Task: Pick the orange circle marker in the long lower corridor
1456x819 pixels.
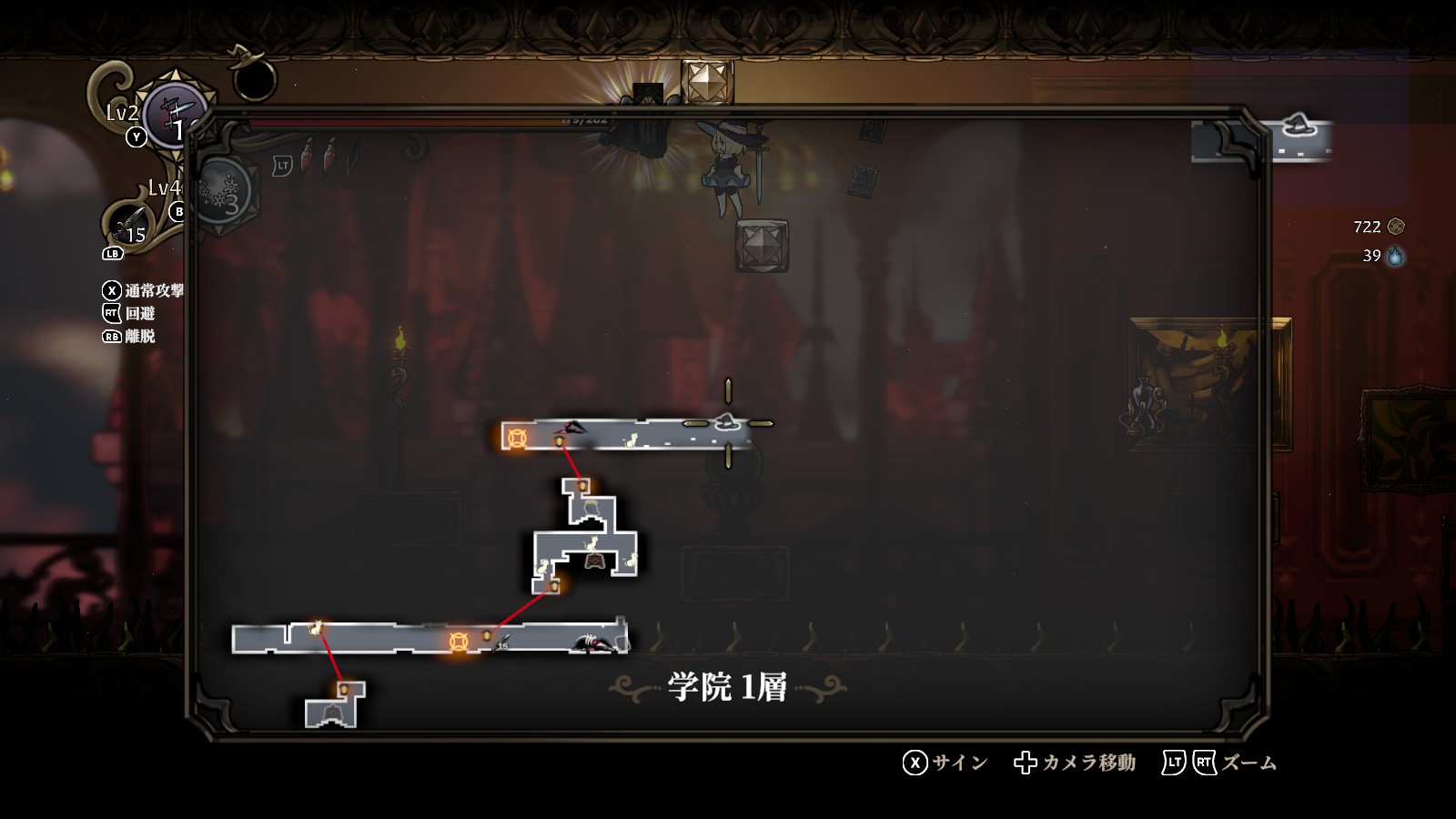Action: tap(459, 642)
